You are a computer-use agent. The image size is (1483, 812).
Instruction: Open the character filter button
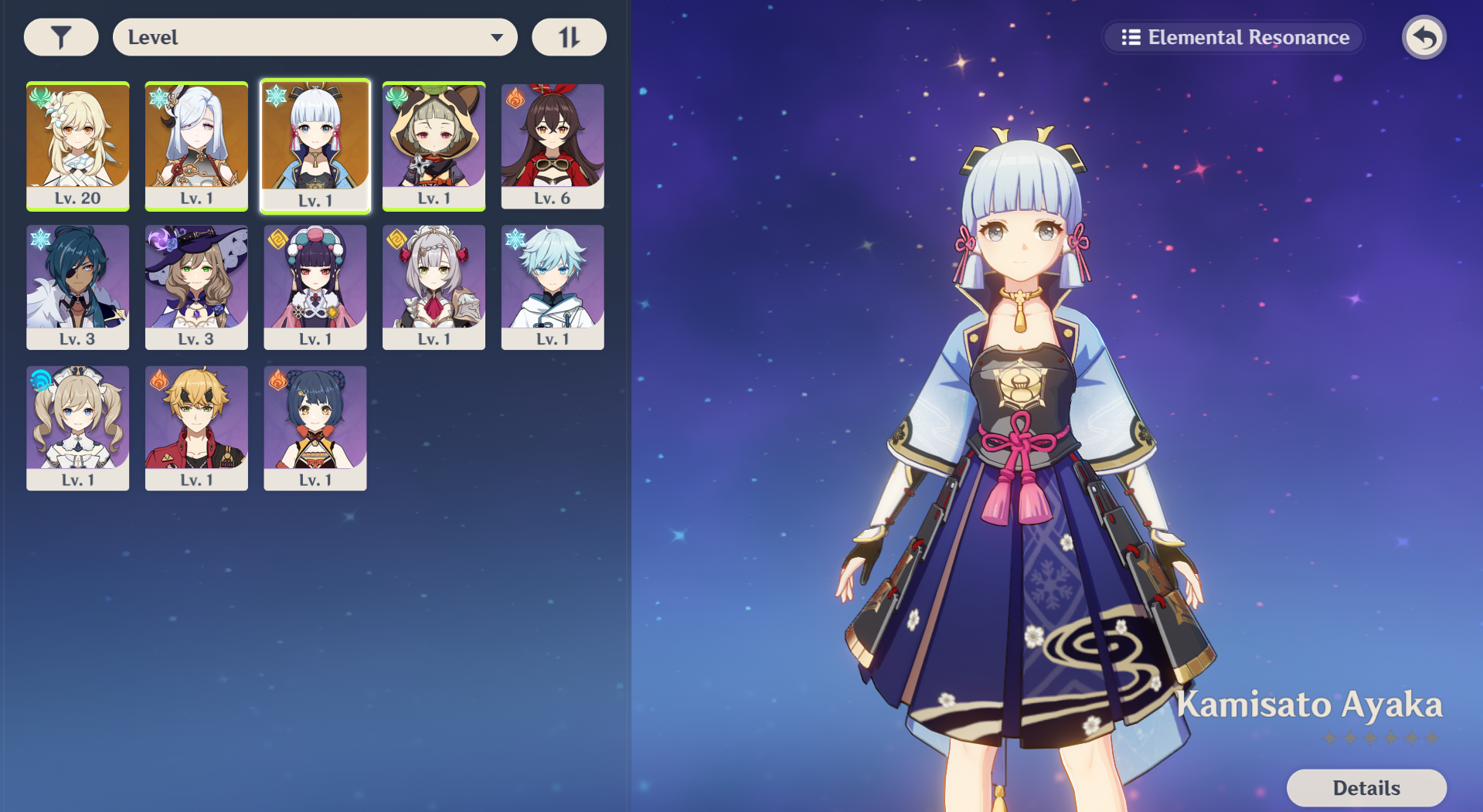pyautogui.click(x=61, y=37)
